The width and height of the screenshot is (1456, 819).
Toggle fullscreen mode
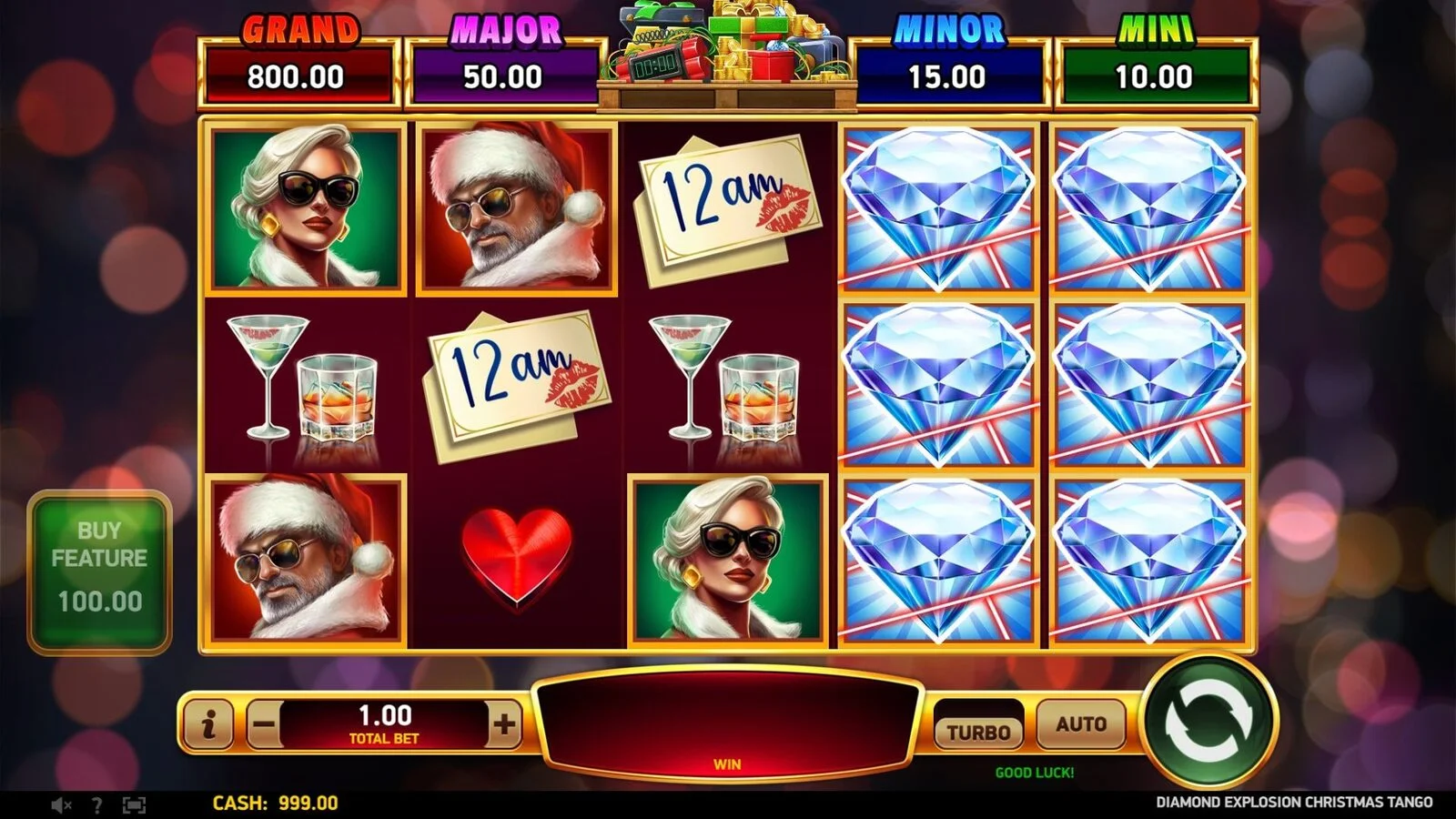click(134, 804)
